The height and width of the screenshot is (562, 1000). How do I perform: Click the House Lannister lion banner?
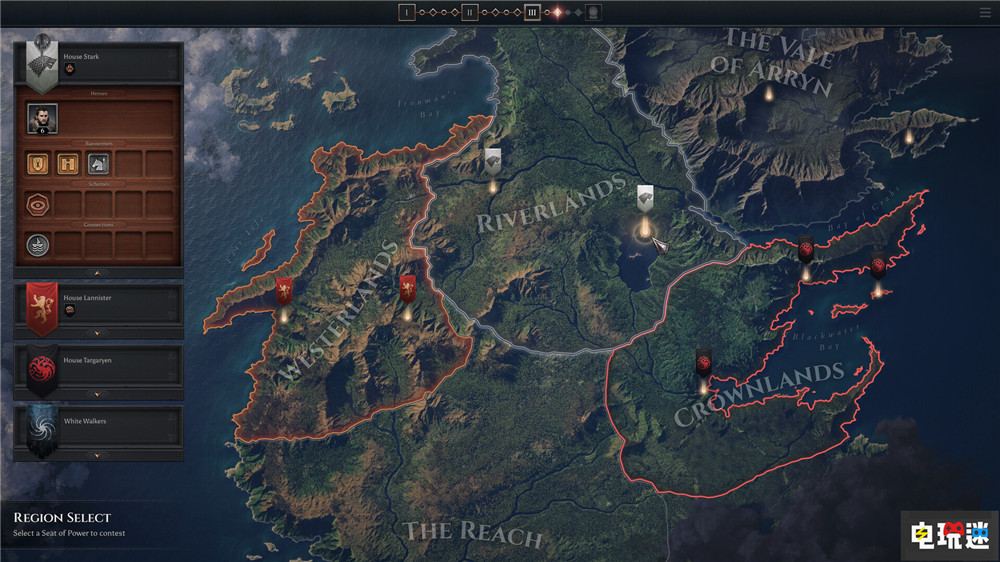point(41,303)
